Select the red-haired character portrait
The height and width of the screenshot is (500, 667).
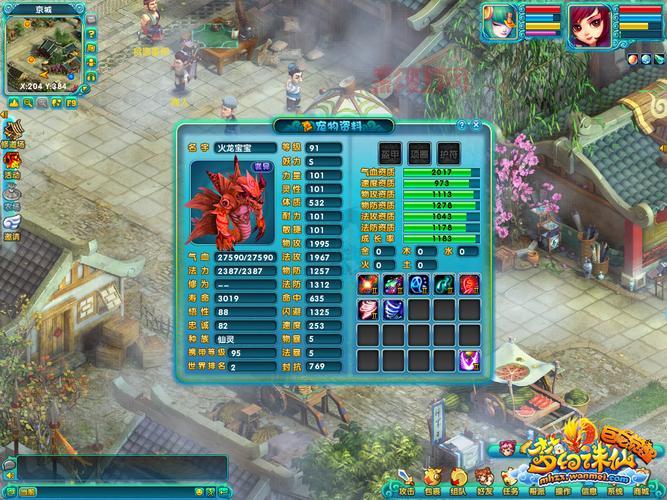pyautogui.click(x=589, y=26)
